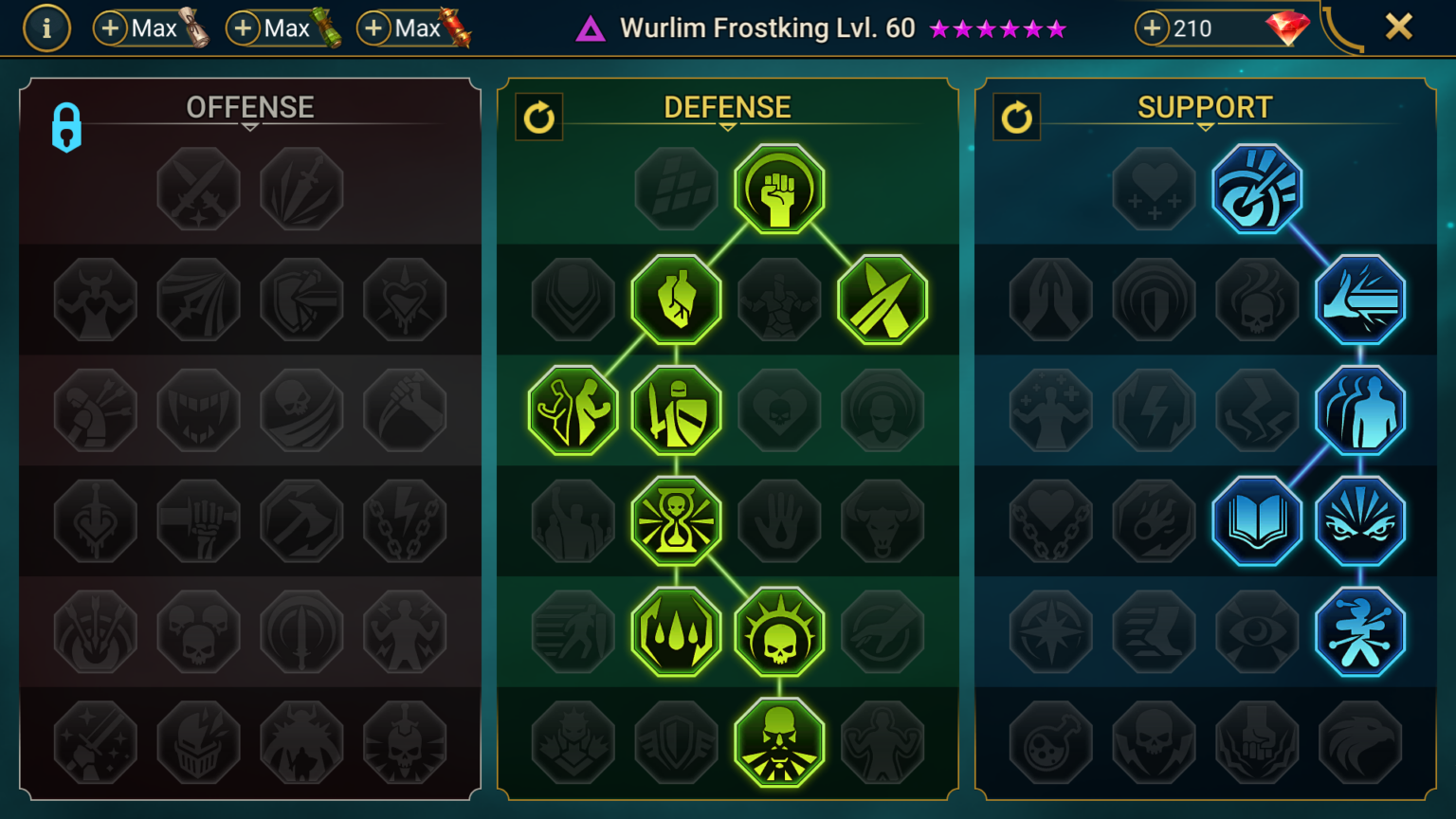Add more gems with plus button
The height and width of the screenshot is (819, 1456).
pos(1152,28)
